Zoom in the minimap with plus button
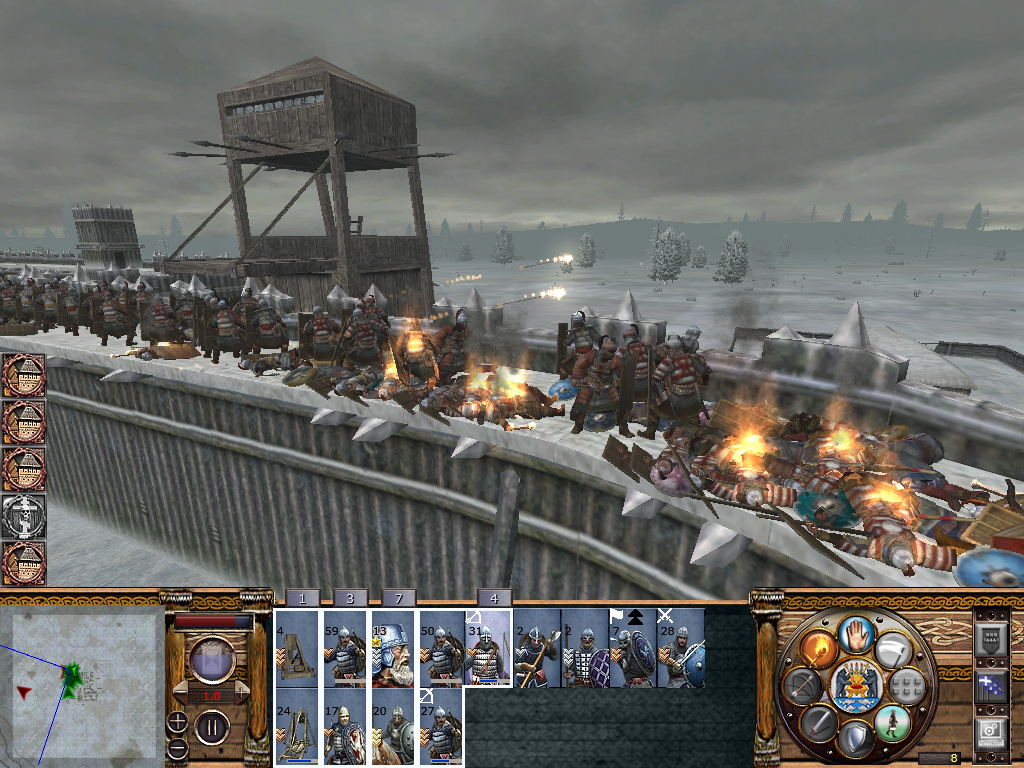 [177, 720]
